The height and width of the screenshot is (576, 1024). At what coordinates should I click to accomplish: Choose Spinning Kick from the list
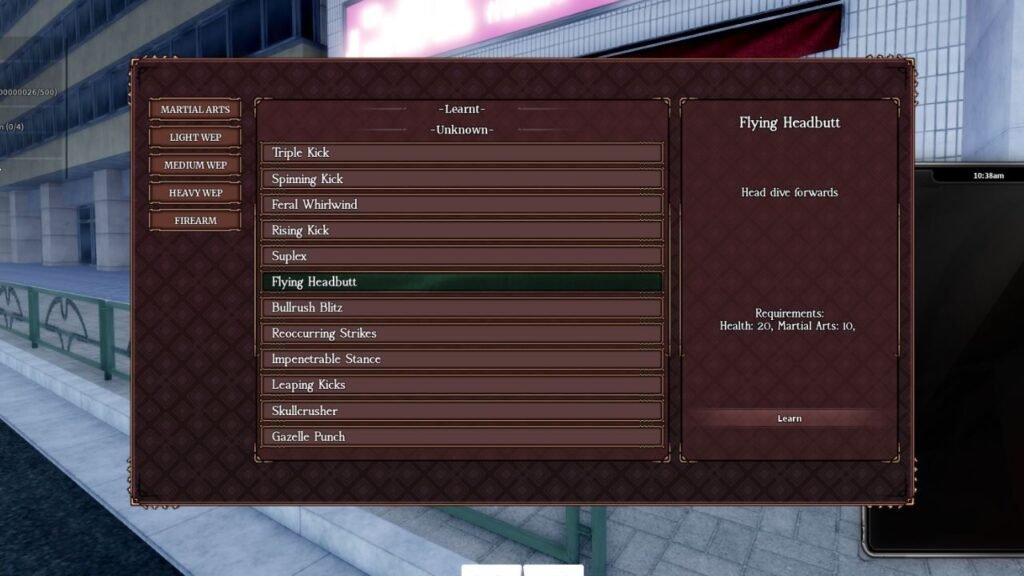(x=461, y=179)
